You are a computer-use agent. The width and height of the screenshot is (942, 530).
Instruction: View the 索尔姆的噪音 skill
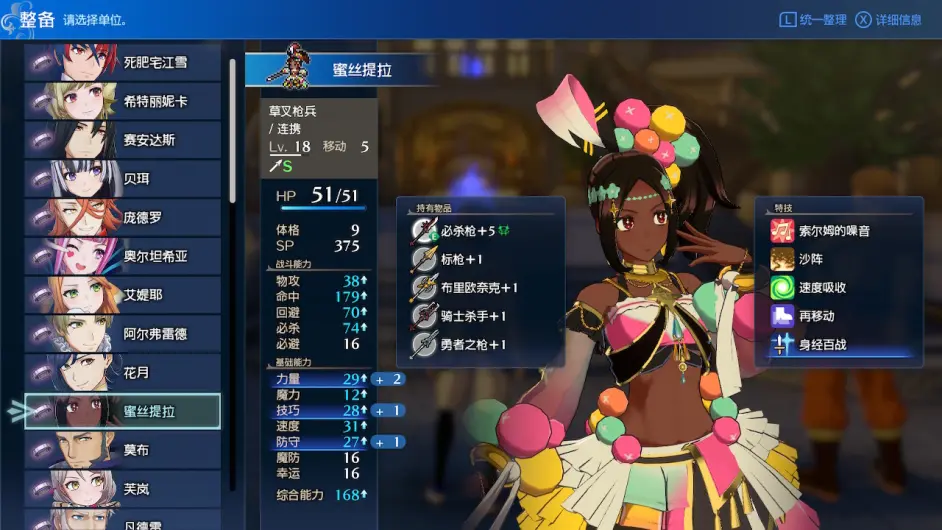coord(834,231)
